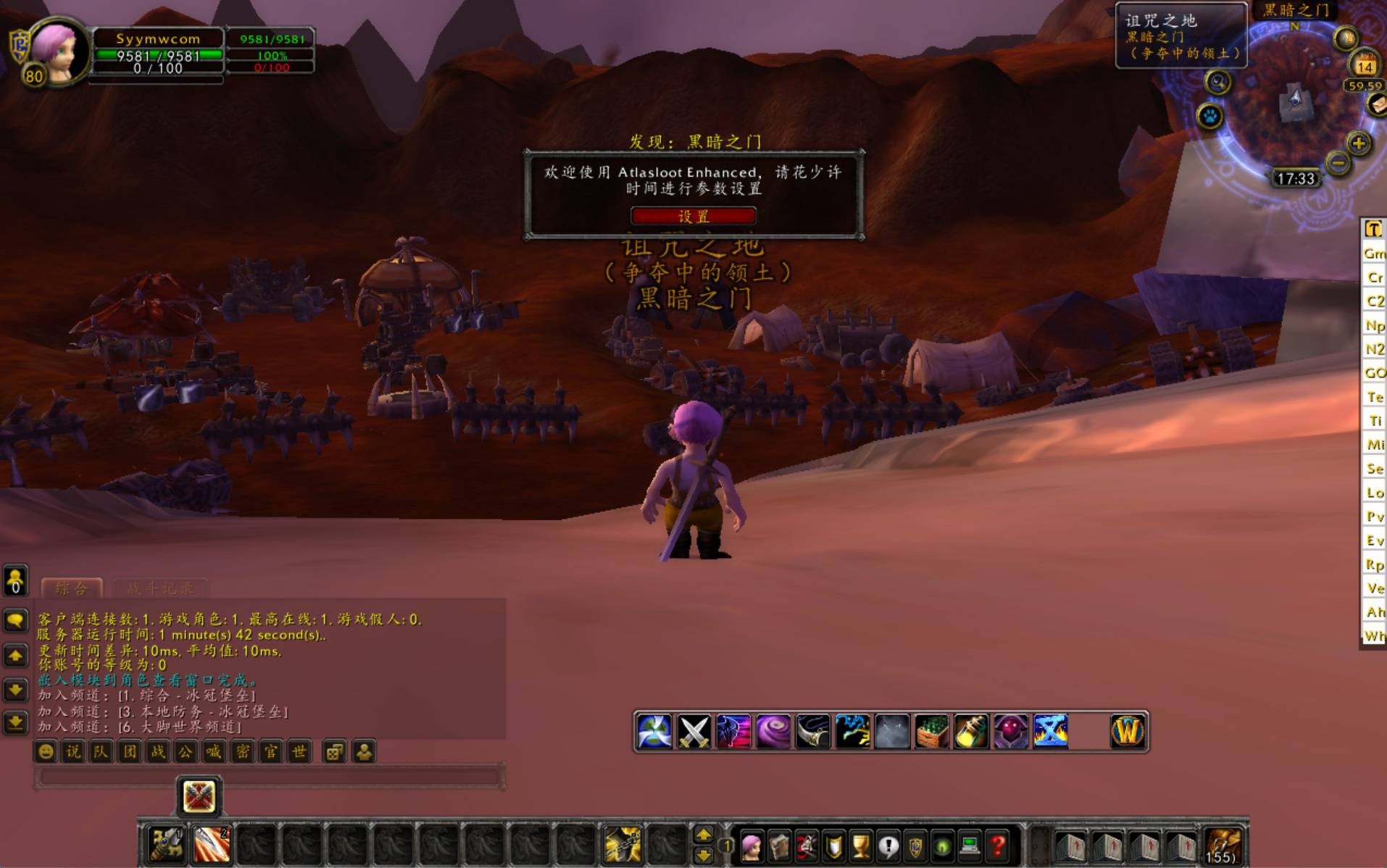The image size is (1387, 868).
Task: Open the character info portrait micro button
Action: coord(751,845)
